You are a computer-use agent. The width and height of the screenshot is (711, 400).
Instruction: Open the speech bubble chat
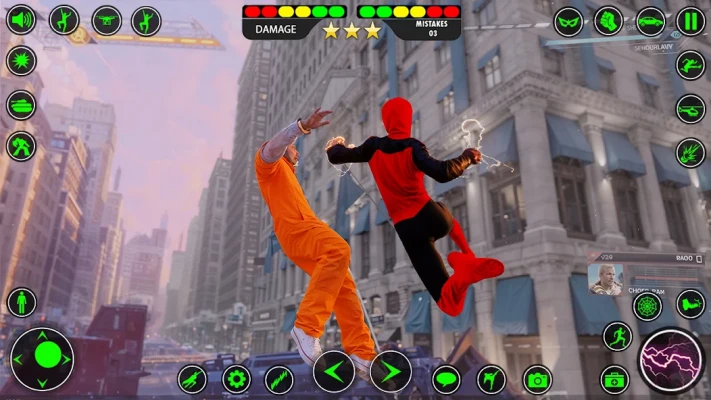pos(446,379)
